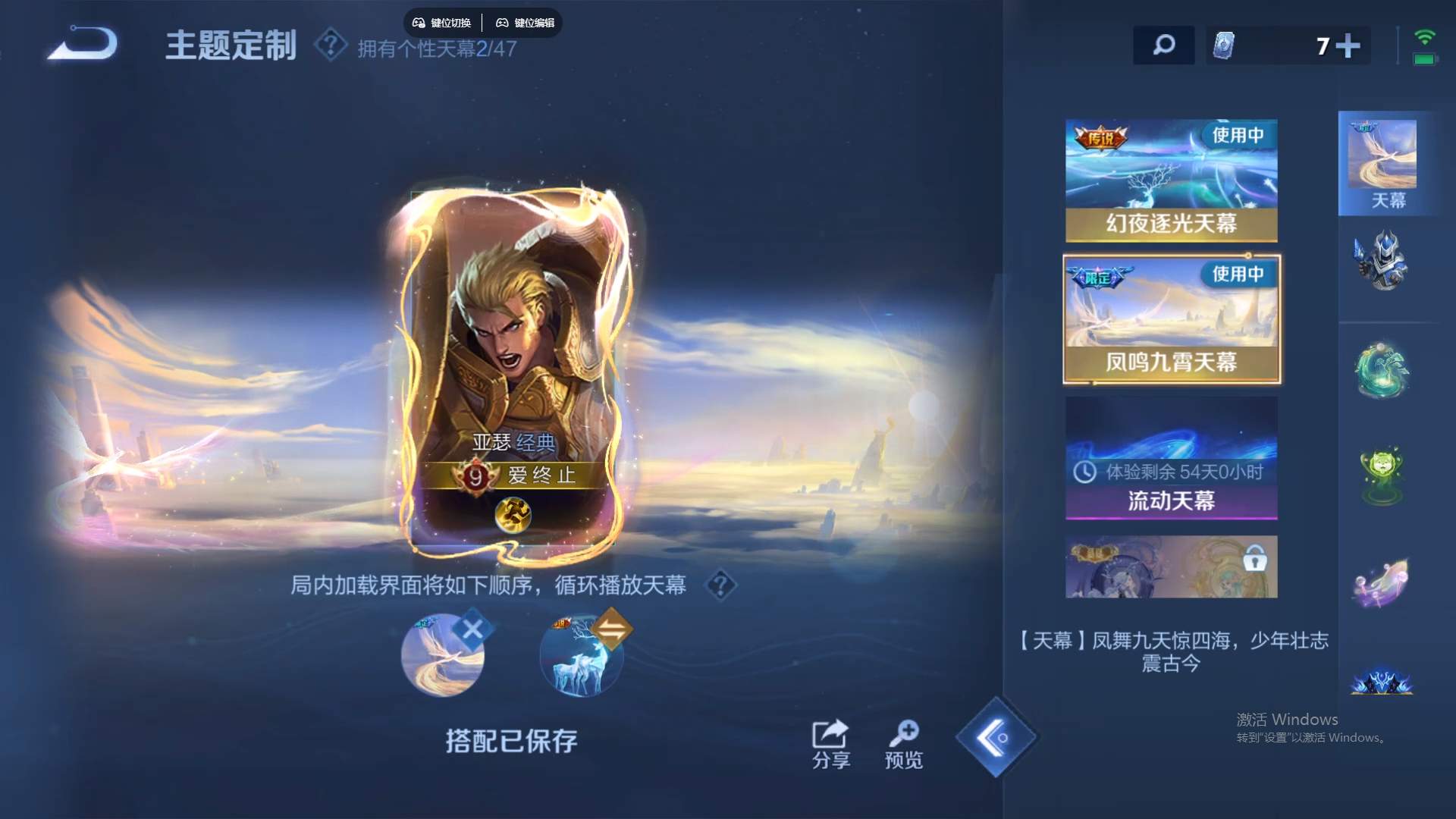Image resolution: width=1456 pixels, height=819 pixels.
Task: Open the help mark after 循环播放天幕 text
Action: 720,586
